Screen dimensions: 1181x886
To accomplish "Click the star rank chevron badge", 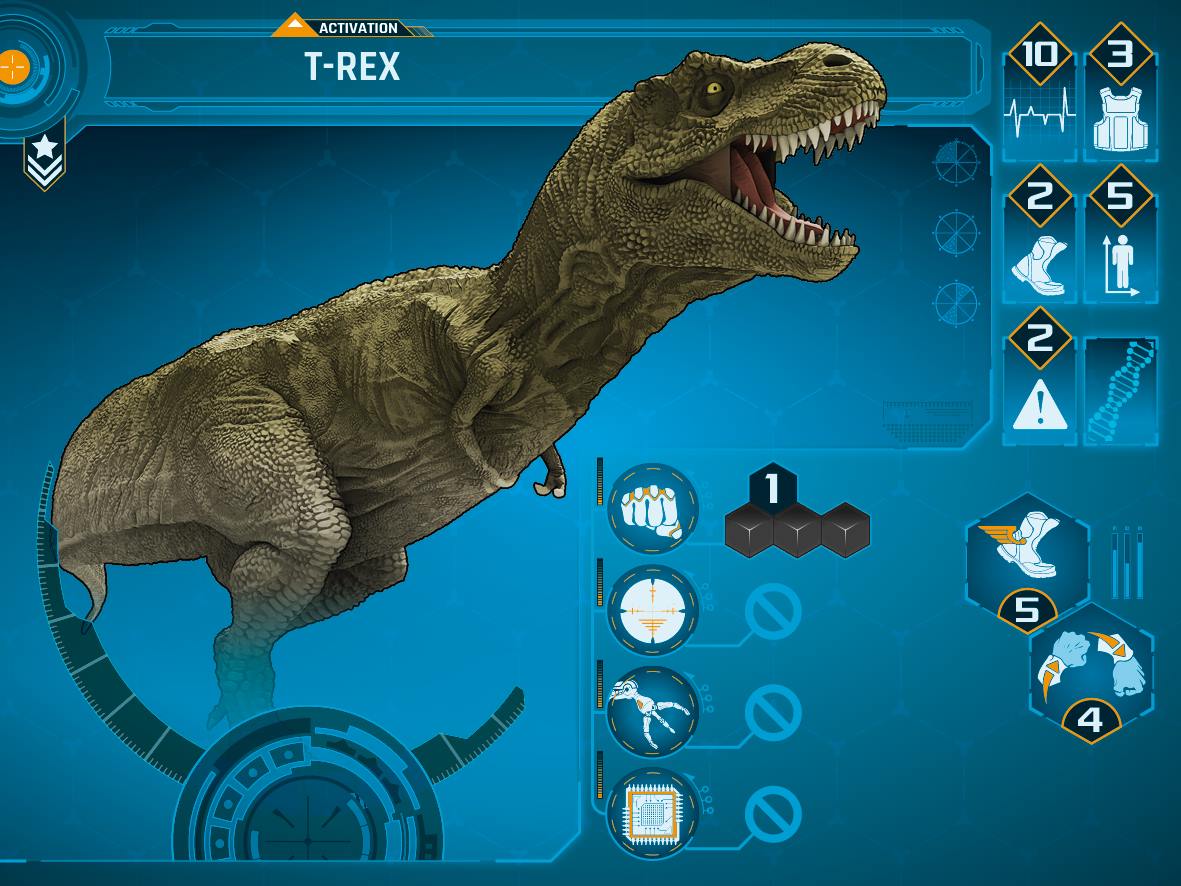I will [44, 157].
